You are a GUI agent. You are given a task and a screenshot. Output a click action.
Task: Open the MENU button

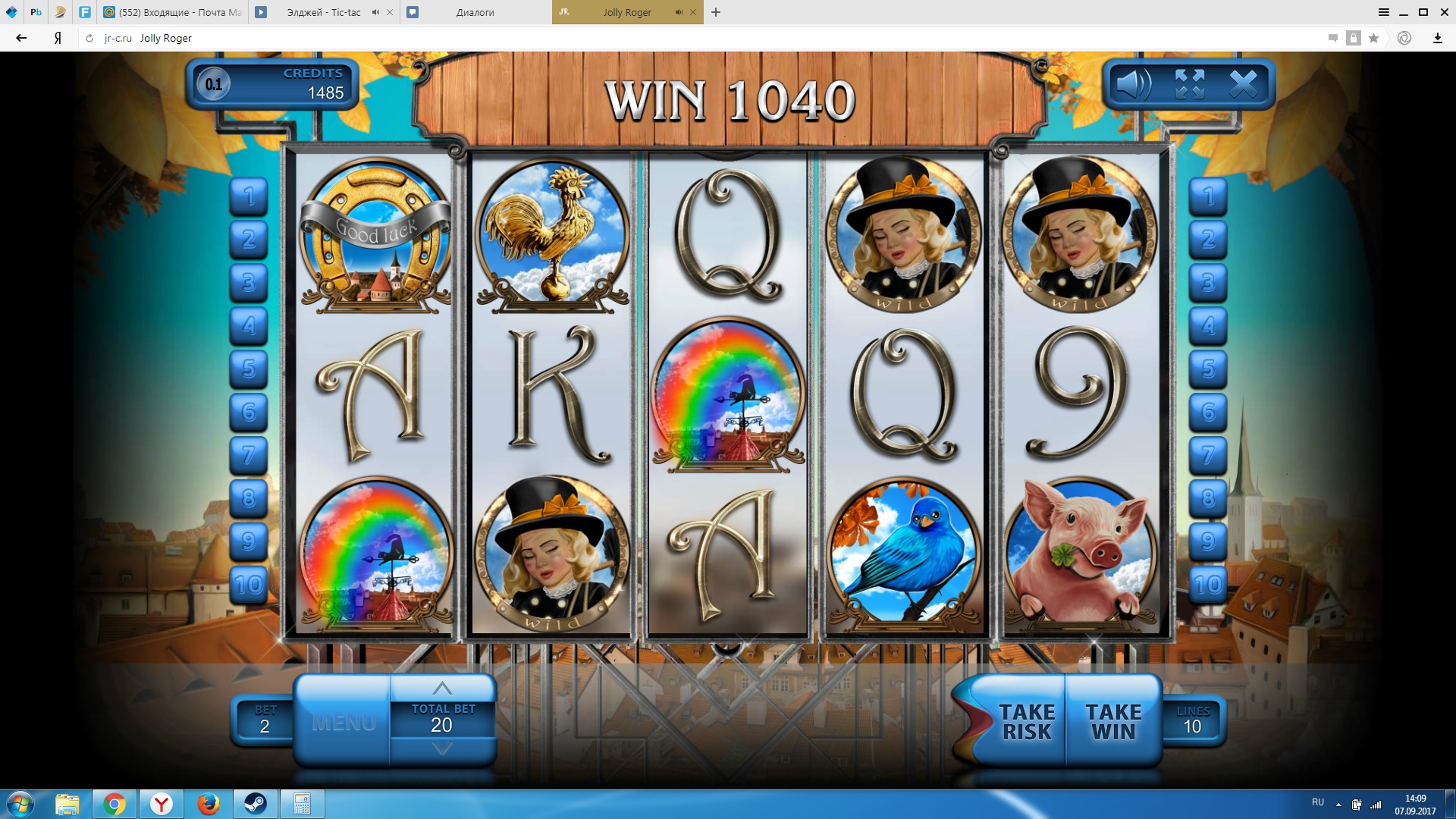[344, 722]
